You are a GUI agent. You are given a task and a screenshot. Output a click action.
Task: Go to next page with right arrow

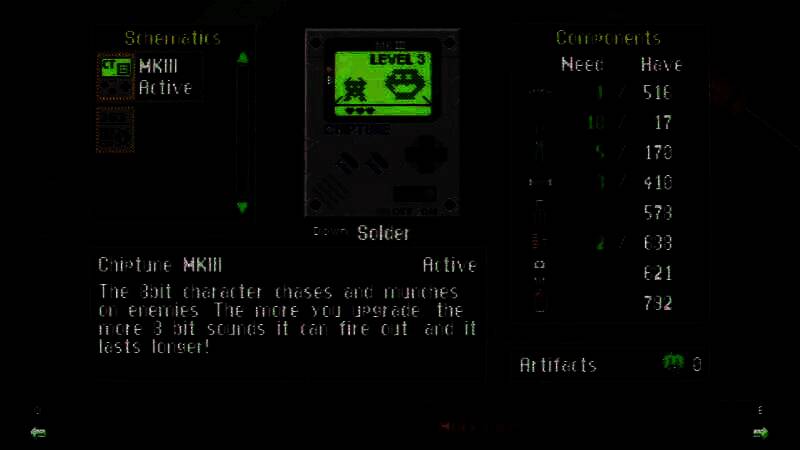pos(760,432)
